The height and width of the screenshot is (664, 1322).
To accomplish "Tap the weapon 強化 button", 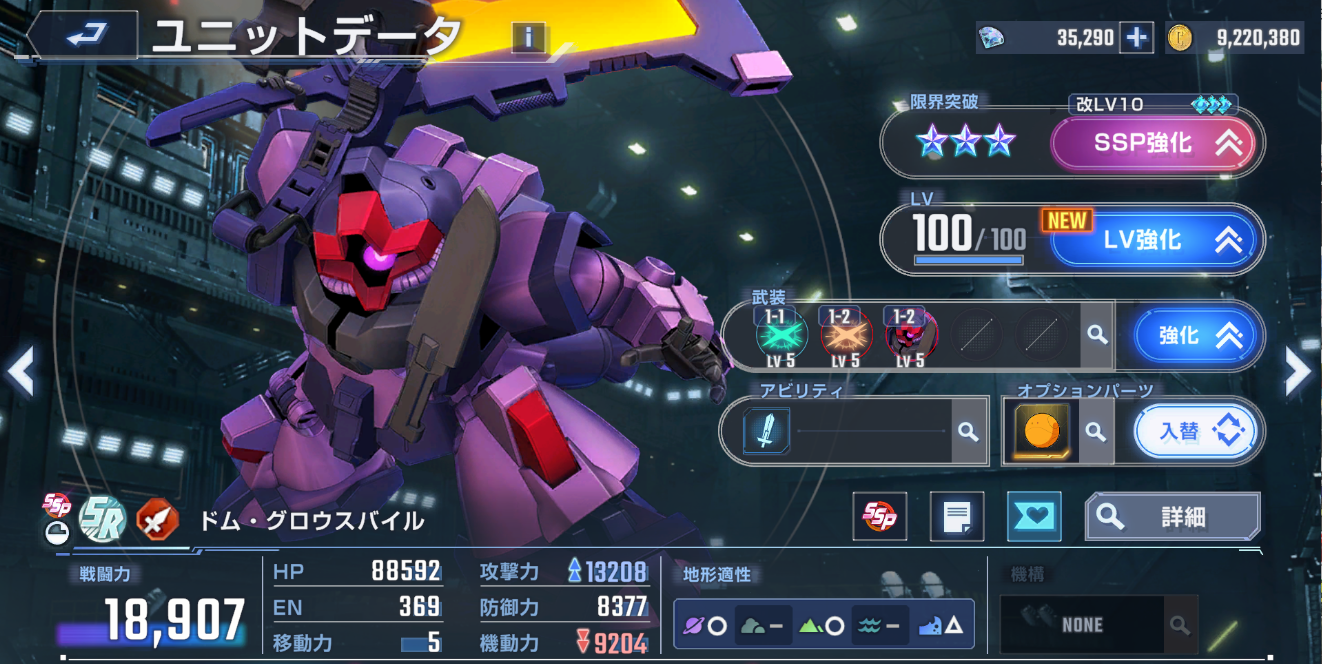I will [x=1195, y=335].
